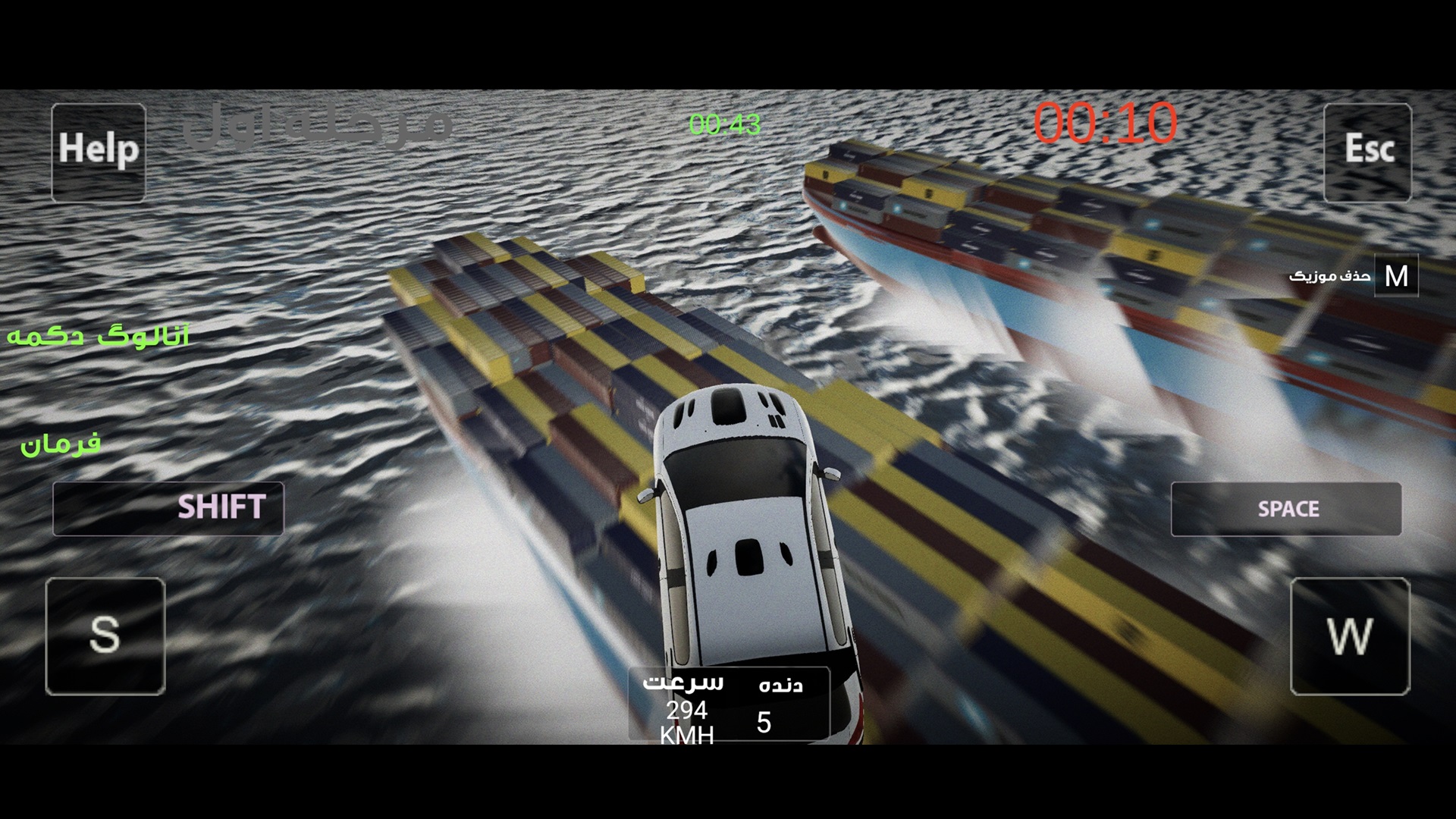Tap the SHIFT on-screen button

[168, 508]
